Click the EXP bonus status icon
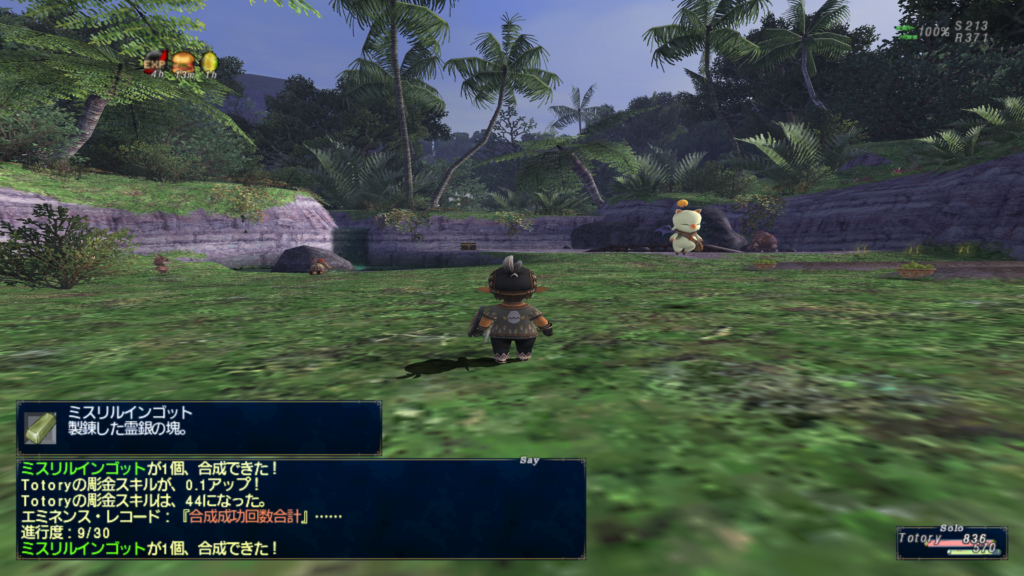 (156, 62)
